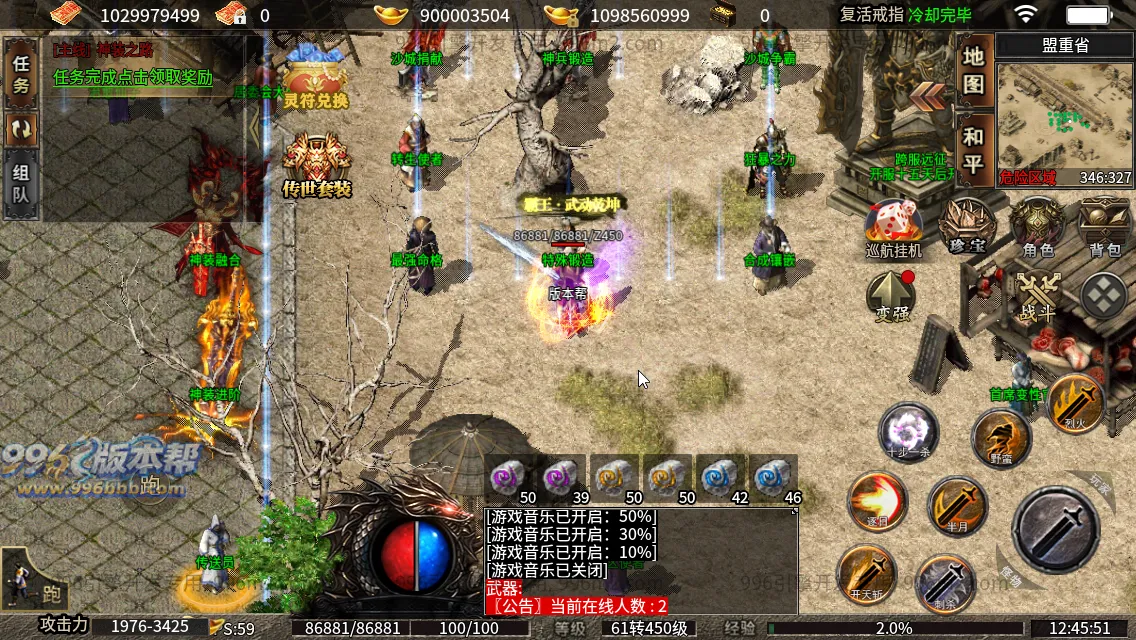
Task: Switch to the 组队 team tab
Action: (x=21, y=183)
